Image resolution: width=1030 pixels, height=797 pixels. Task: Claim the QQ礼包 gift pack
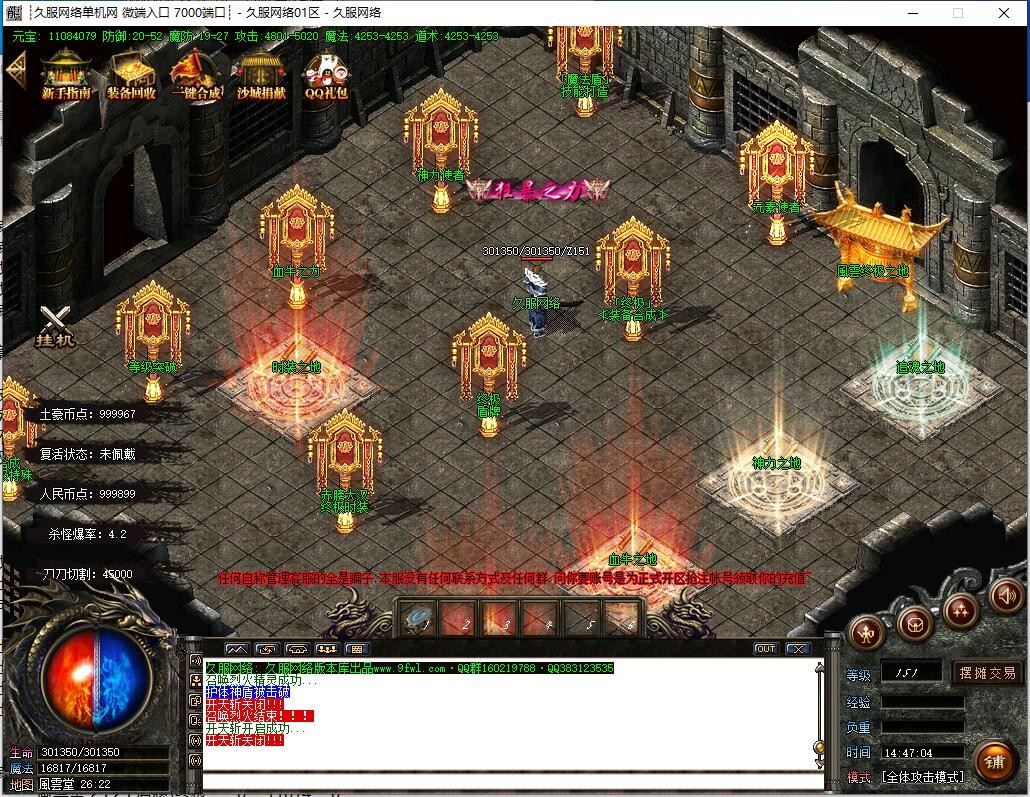pos(326,74)
